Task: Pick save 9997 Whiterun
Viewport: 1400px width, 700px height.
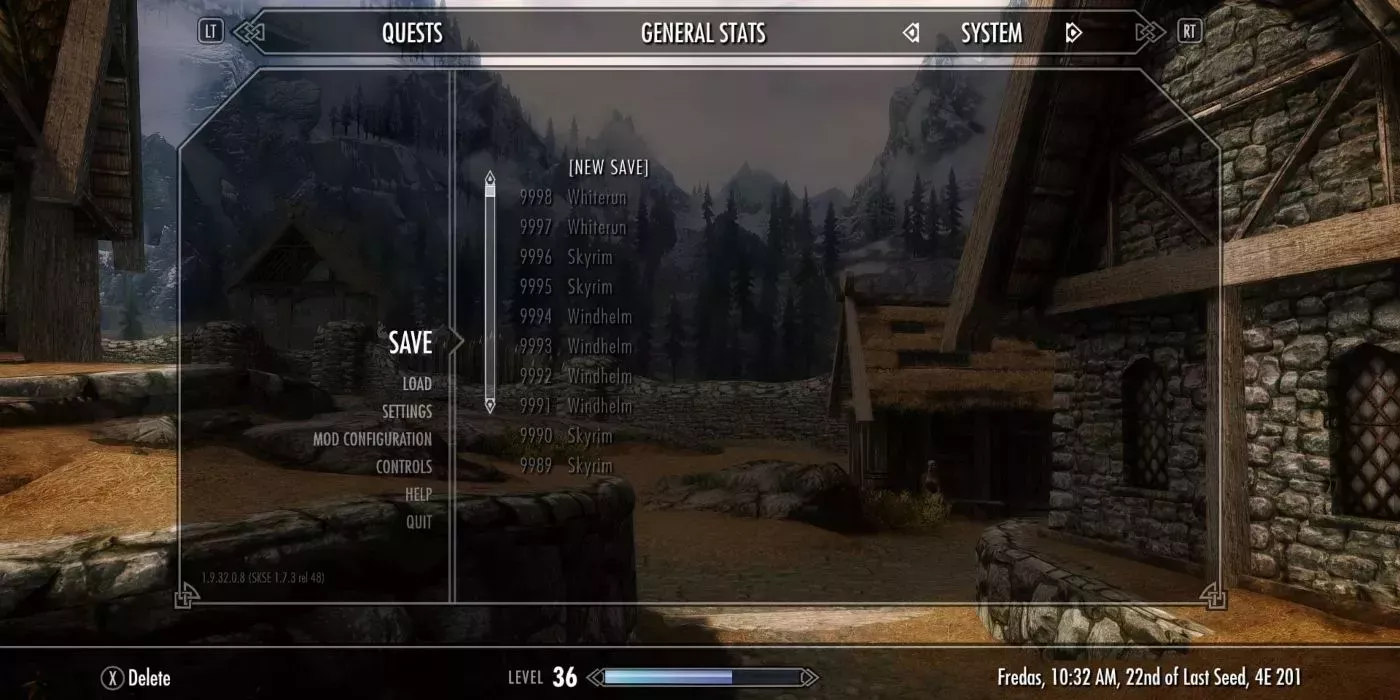Action: (573, 228)
